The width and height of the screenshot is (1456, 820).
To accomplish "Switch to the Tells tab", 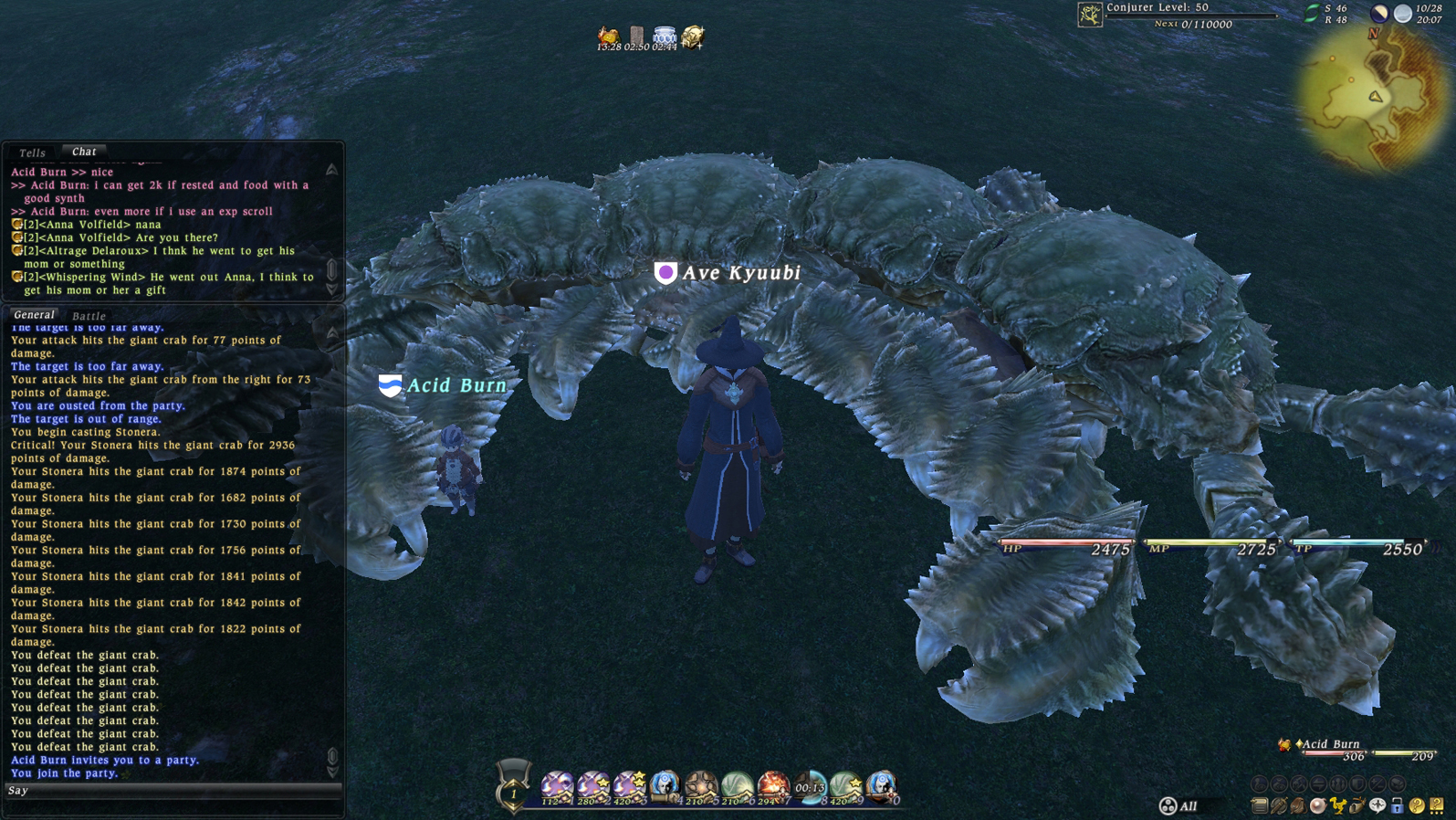I will [32, 152].
